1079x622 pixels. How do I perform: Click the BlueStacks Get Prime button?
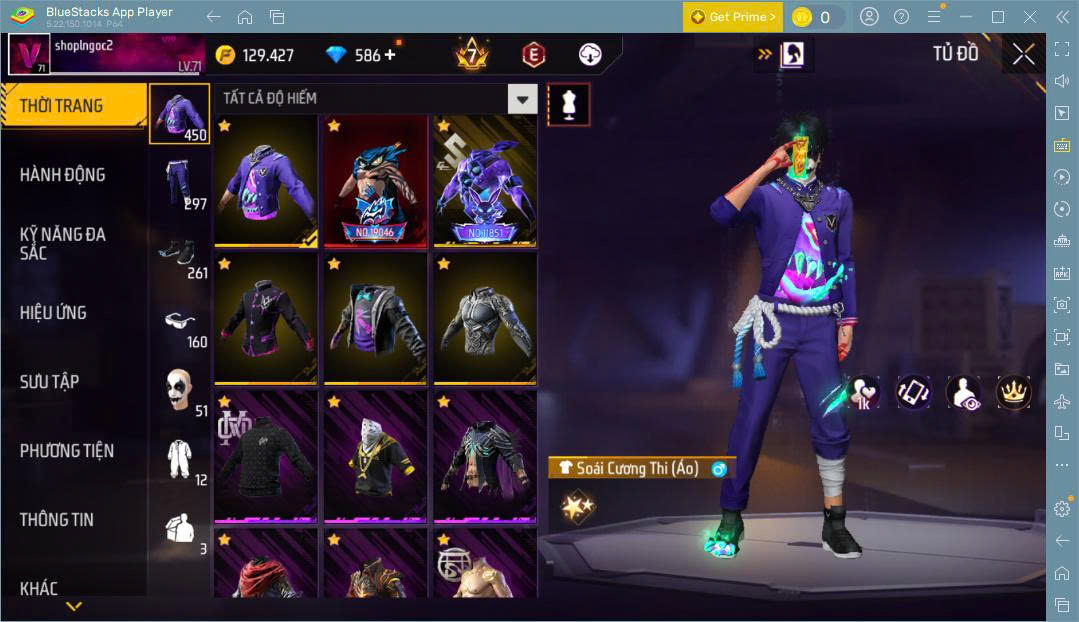coord(733,17)
